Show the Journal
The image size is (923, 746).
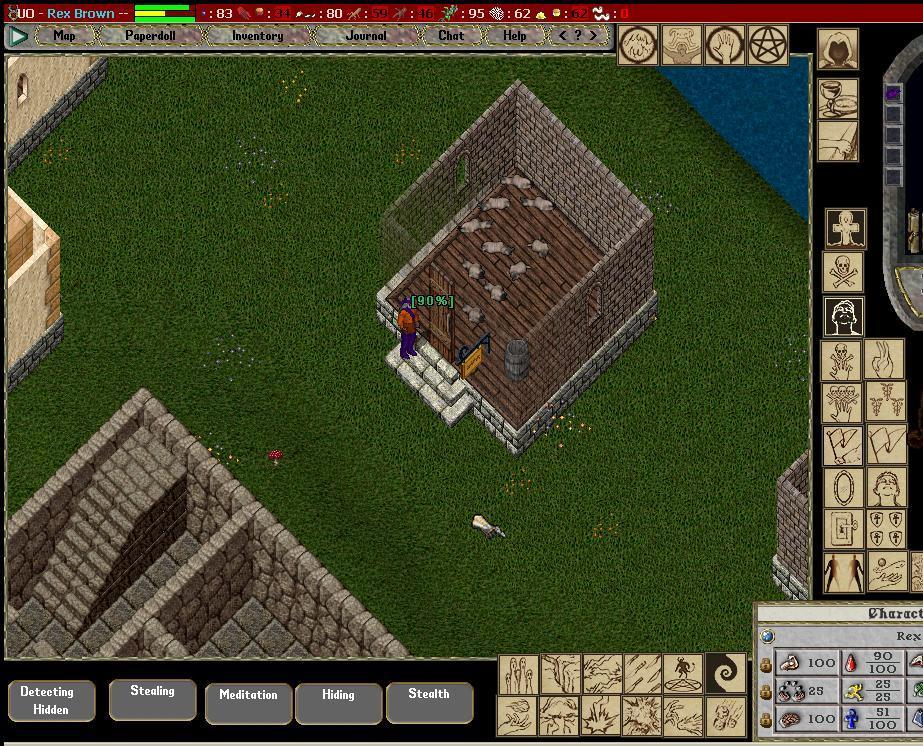366,36
